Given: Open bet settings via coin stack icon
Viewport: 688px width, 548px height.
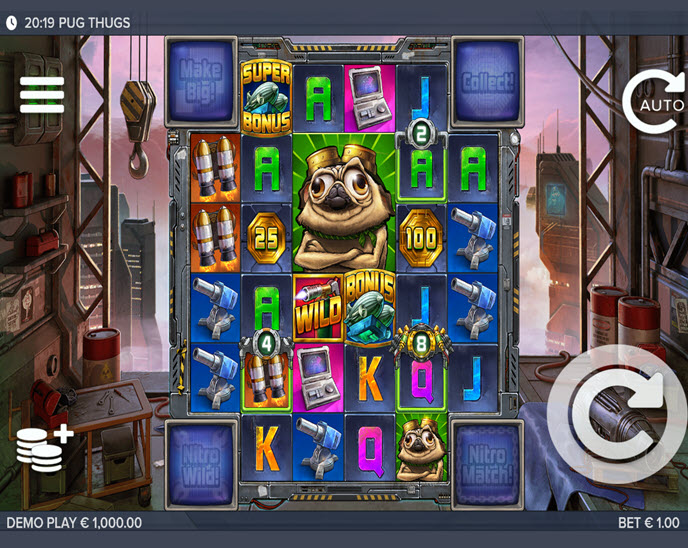Looking at the screenshot, I should coord(44,448).
